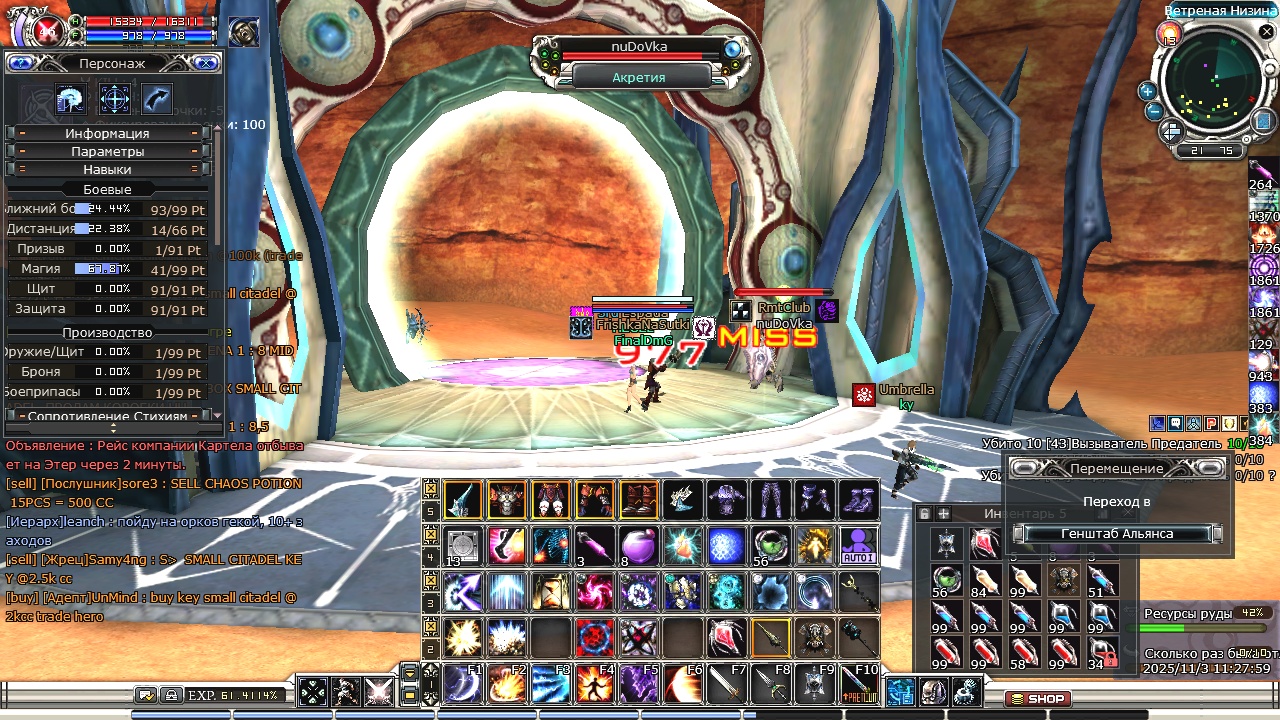
Task: Use the F10 premium sword slot
Action: (859, 684)
